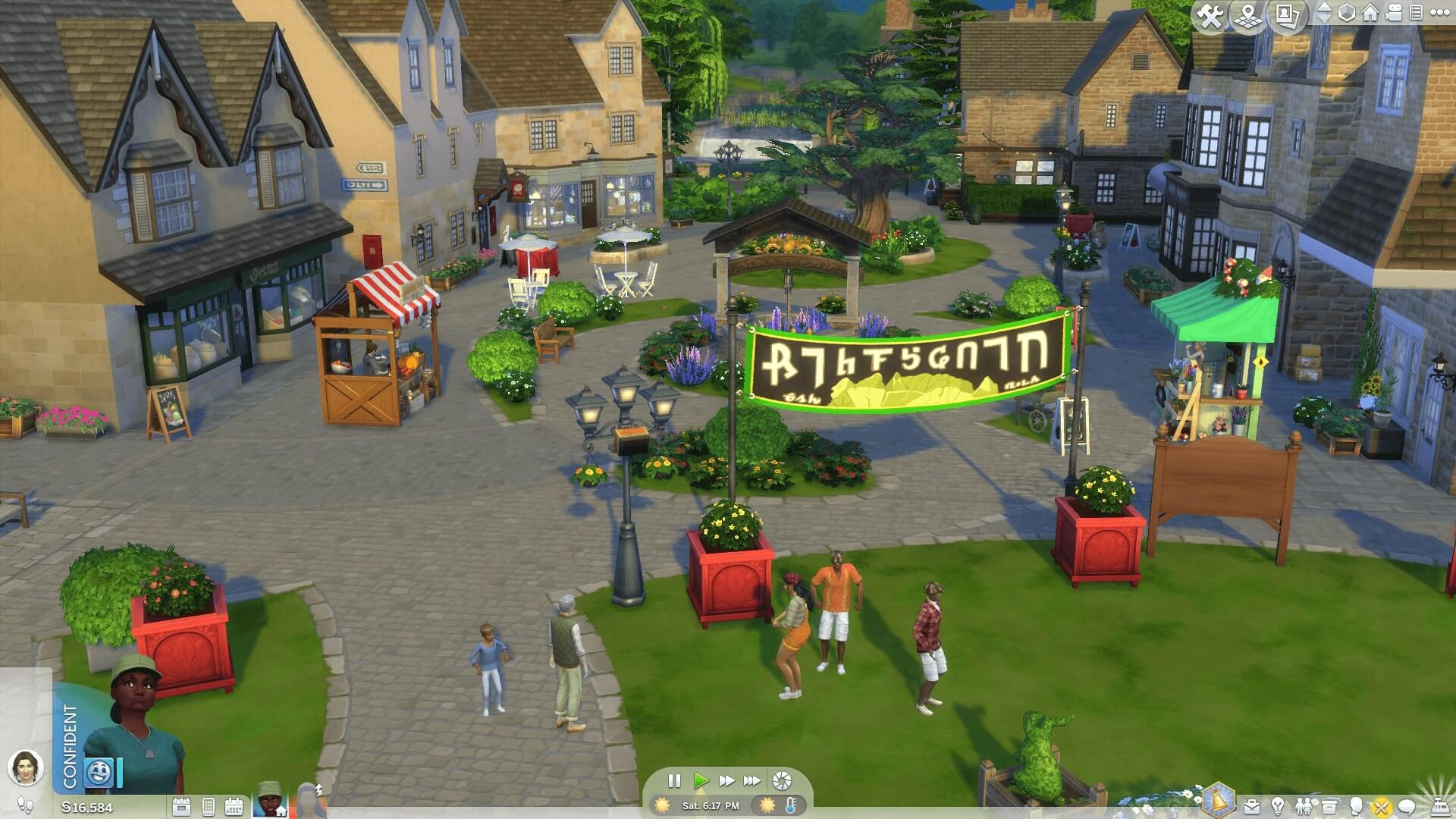Image resolution: width=1456 pixels, height=819 pixels.
Task: Open the Map View icon
Action: pos(1249,14)
